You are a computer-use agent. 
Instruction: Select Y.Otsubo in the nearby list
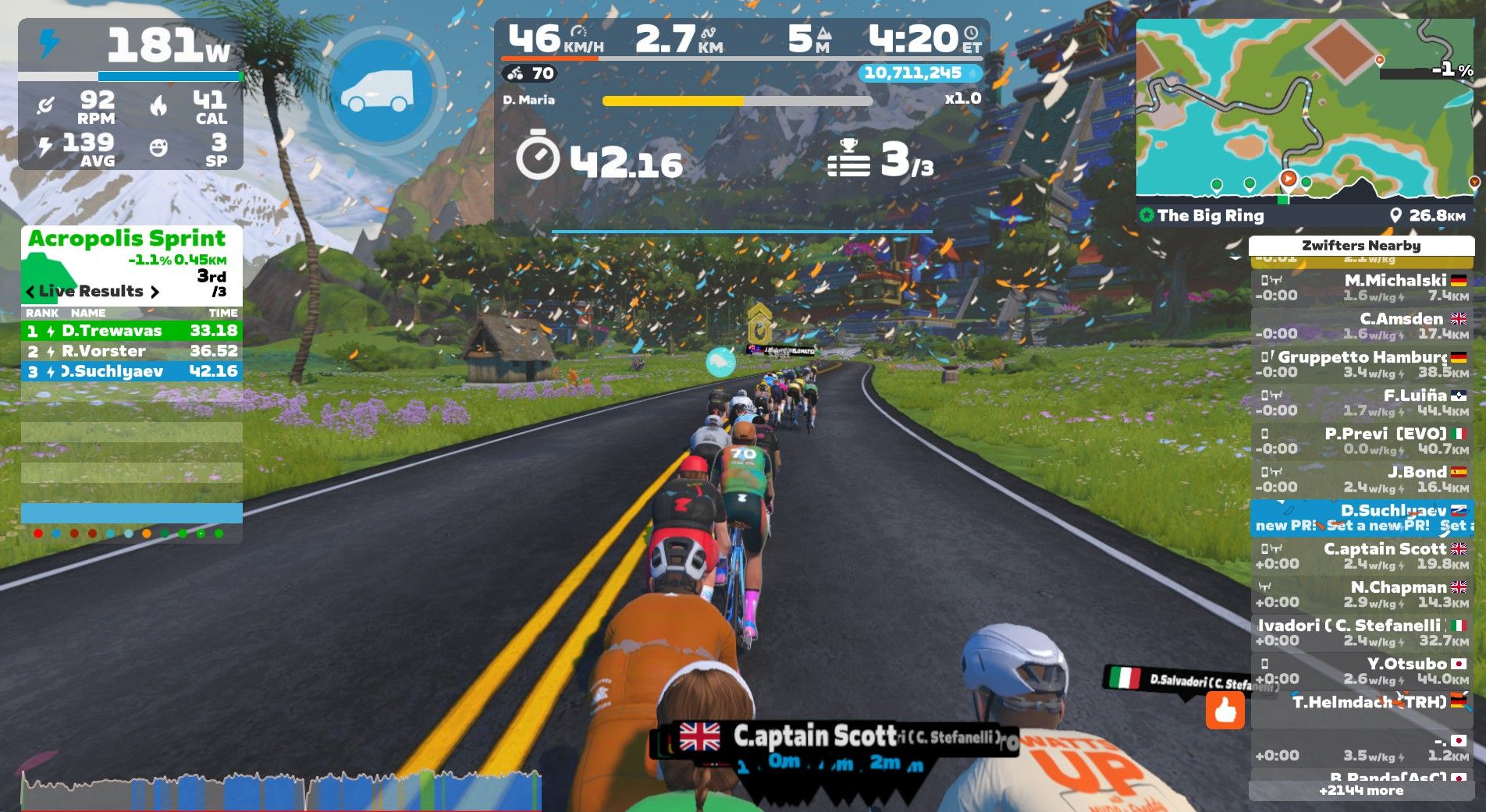(x=1362, y=671)
